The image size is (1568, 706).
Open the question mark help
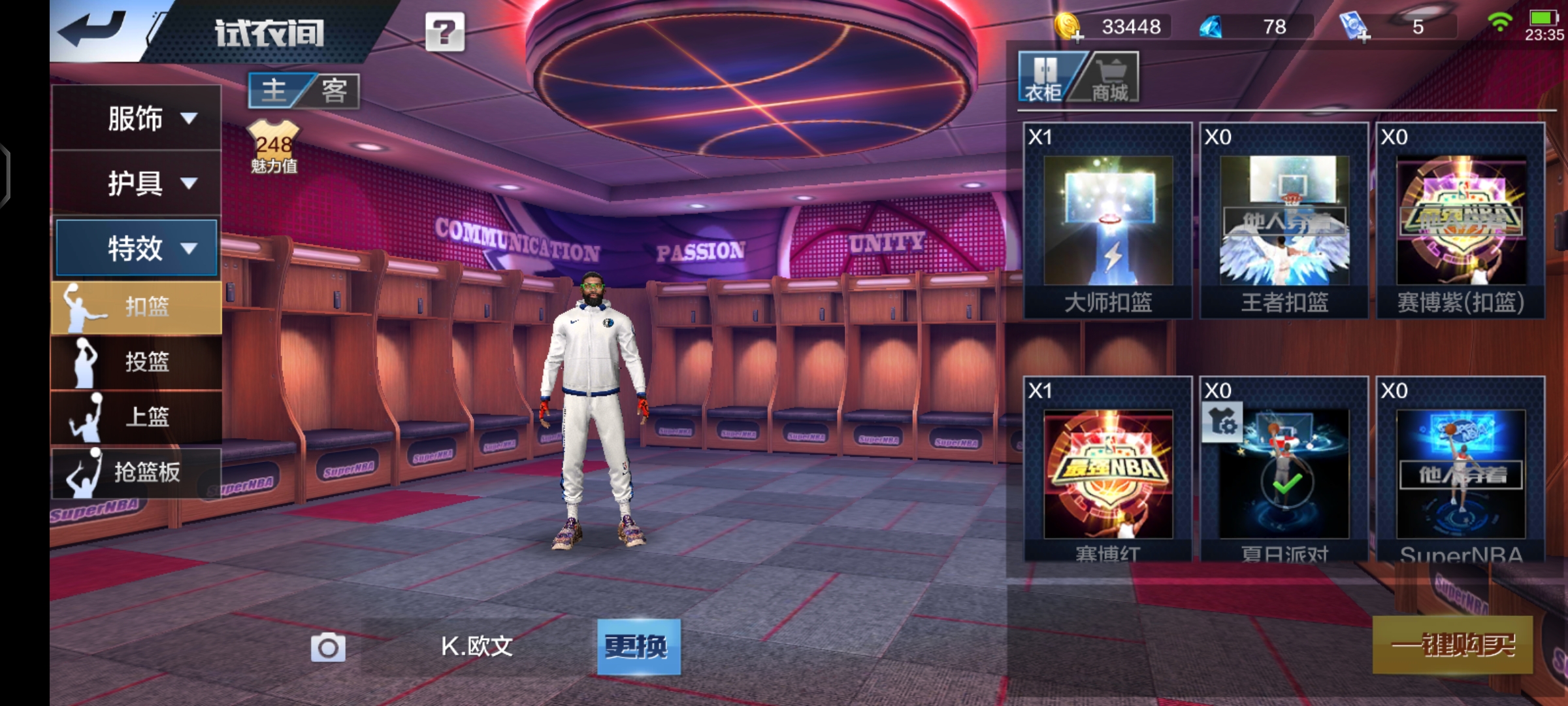(445, 31)
